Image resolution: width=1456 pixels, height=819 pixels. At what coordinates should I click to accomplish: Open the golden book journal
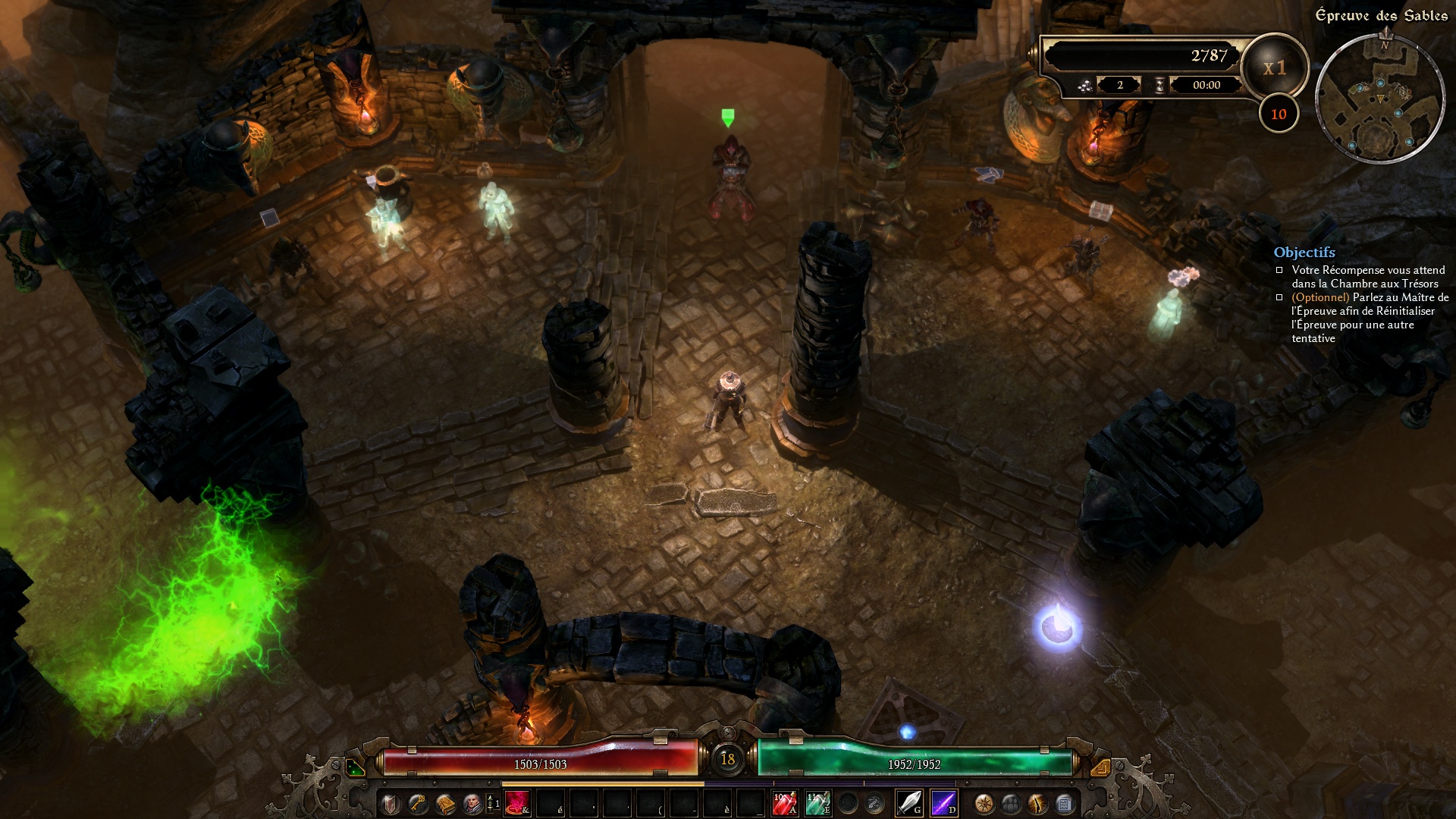point(445,803)
